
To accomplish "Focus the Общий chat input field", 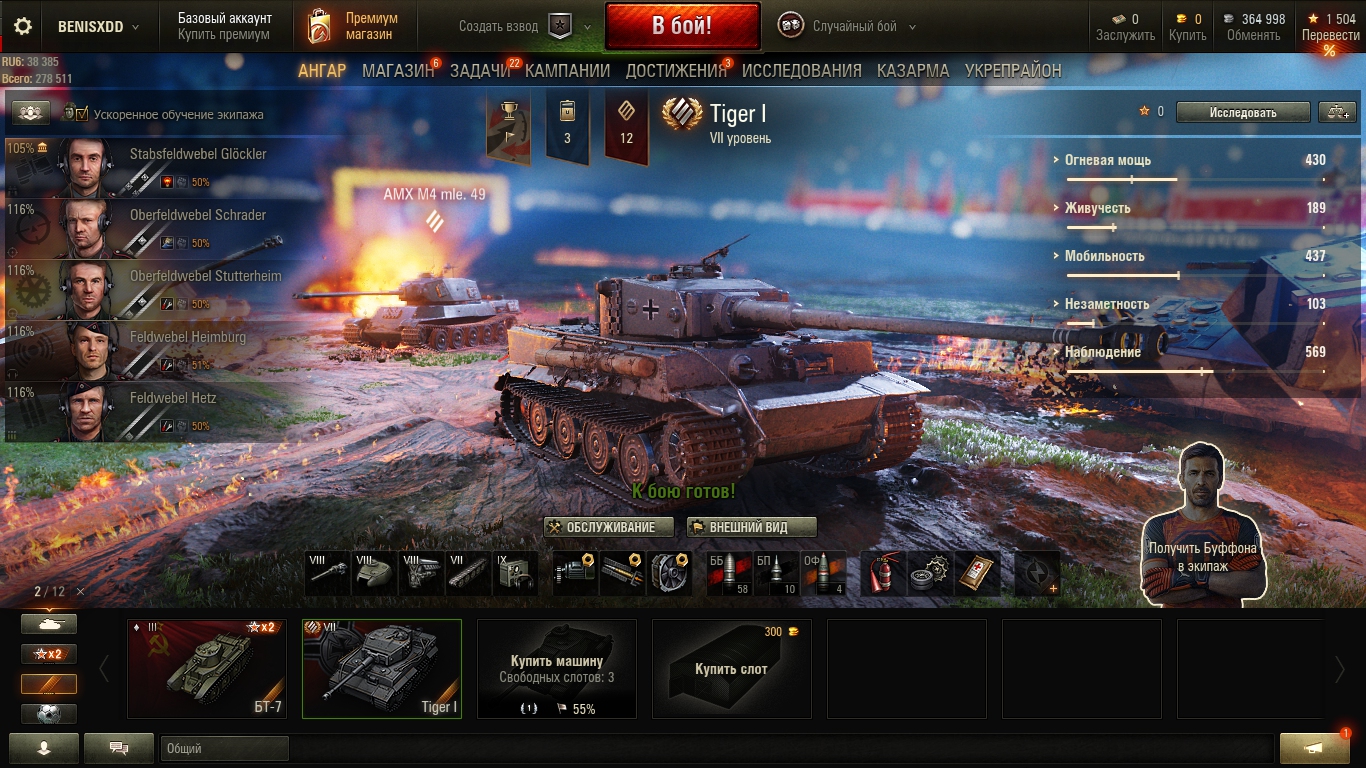I will click(x=223, y=748).
